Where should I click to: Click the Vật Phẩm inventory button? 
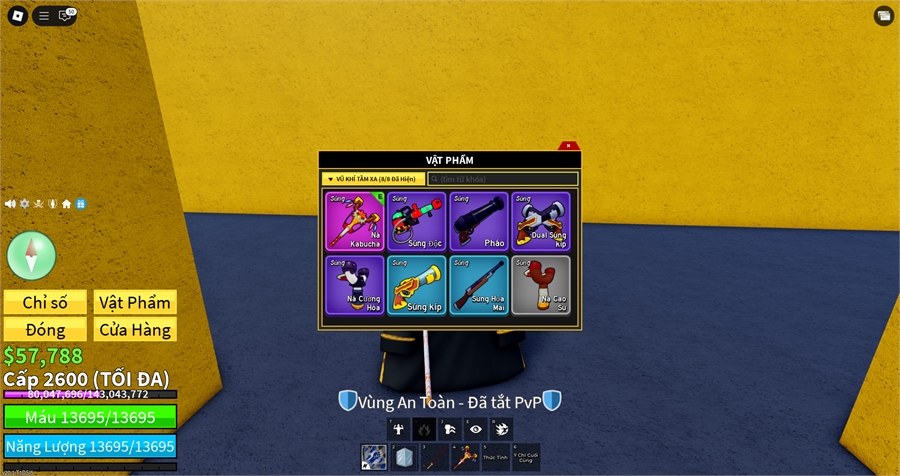tap(135, 303)
